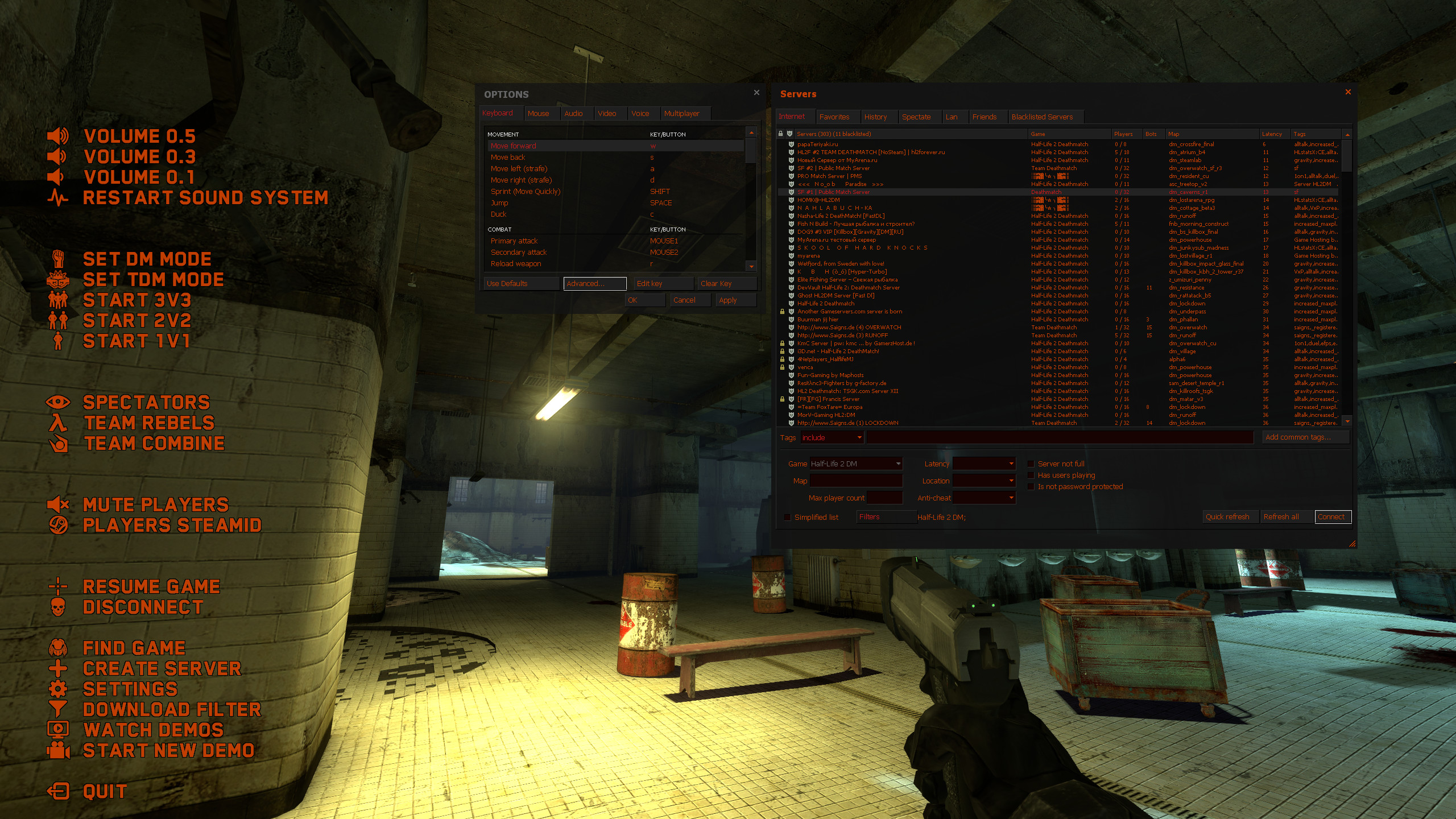Enable the 'Server not full' filter checkbox
1456x819 pixels.
click(x=1031, y=464)
